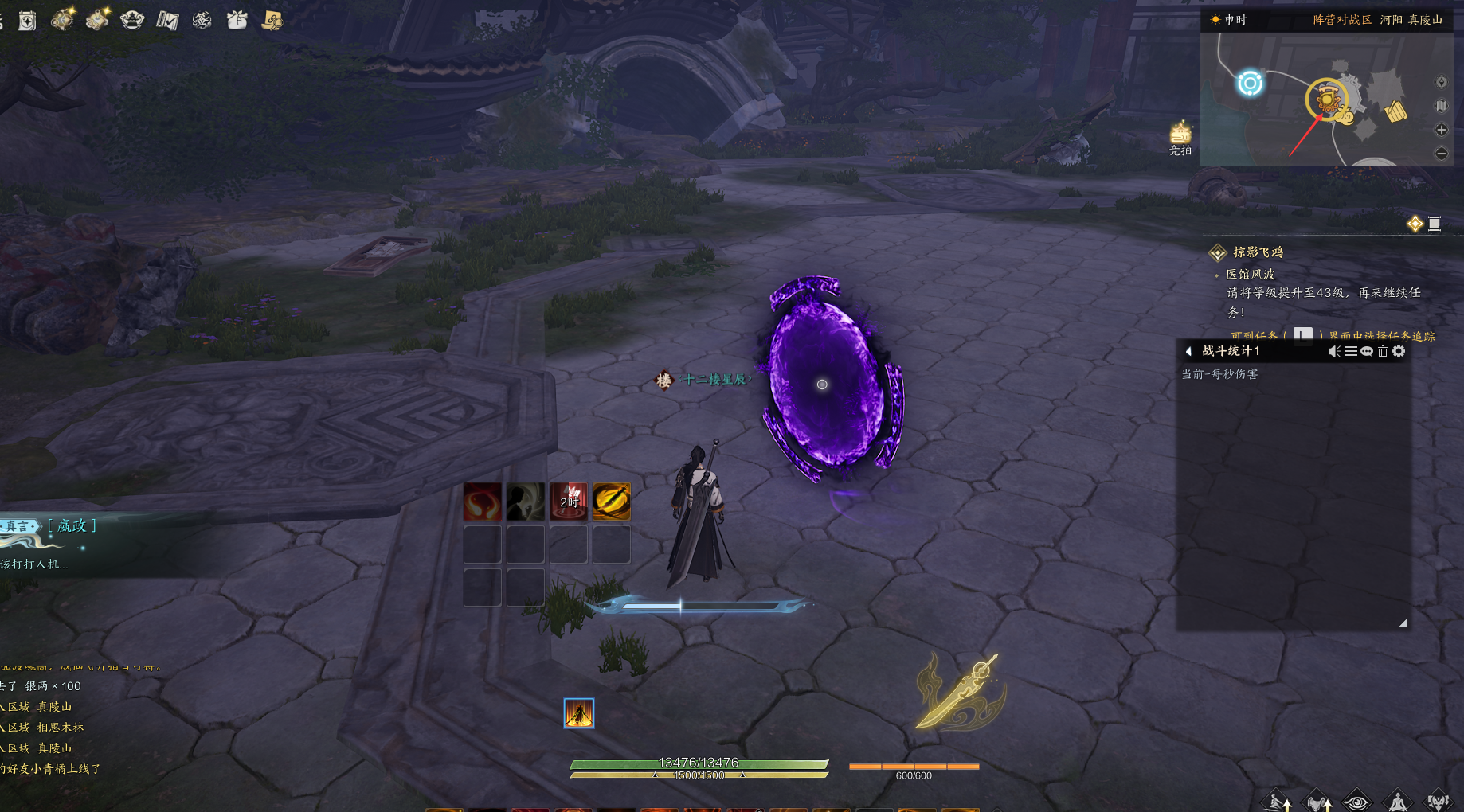Screen dimensions: 1464x812
Task: Select the golden sword slash buff icon
Action: (611, 502)
